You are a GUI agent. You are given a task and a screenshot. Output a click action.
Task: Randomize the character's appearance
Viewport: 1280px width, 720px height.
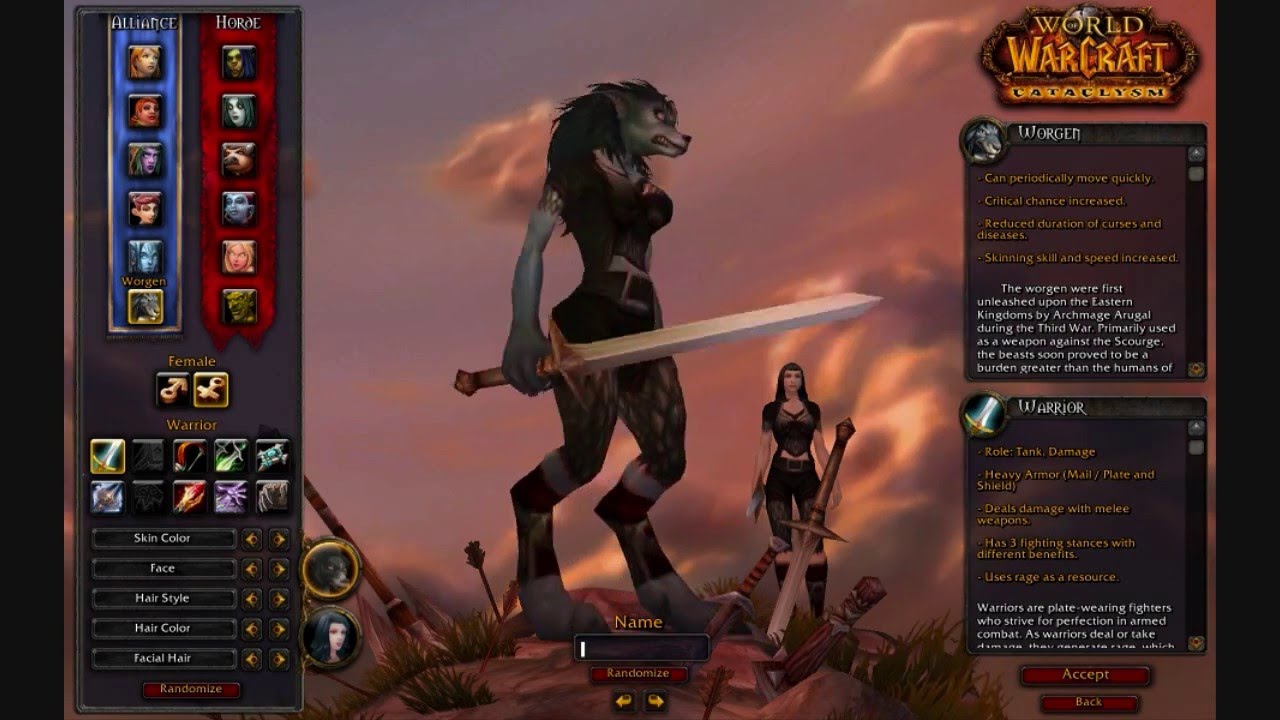(x=190, y=689)
